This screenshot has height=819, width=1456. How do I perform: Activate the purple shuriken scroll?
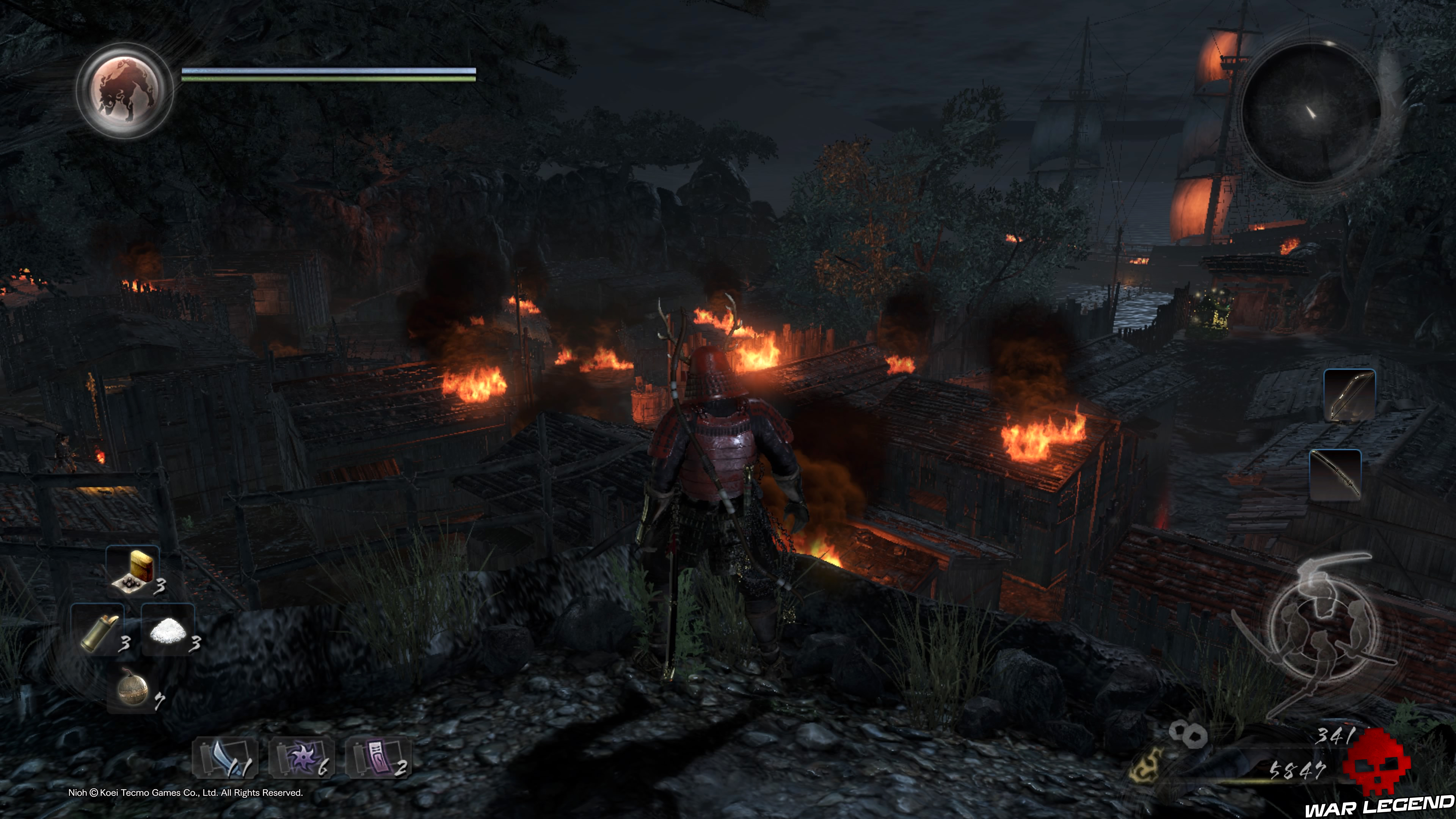301,758
